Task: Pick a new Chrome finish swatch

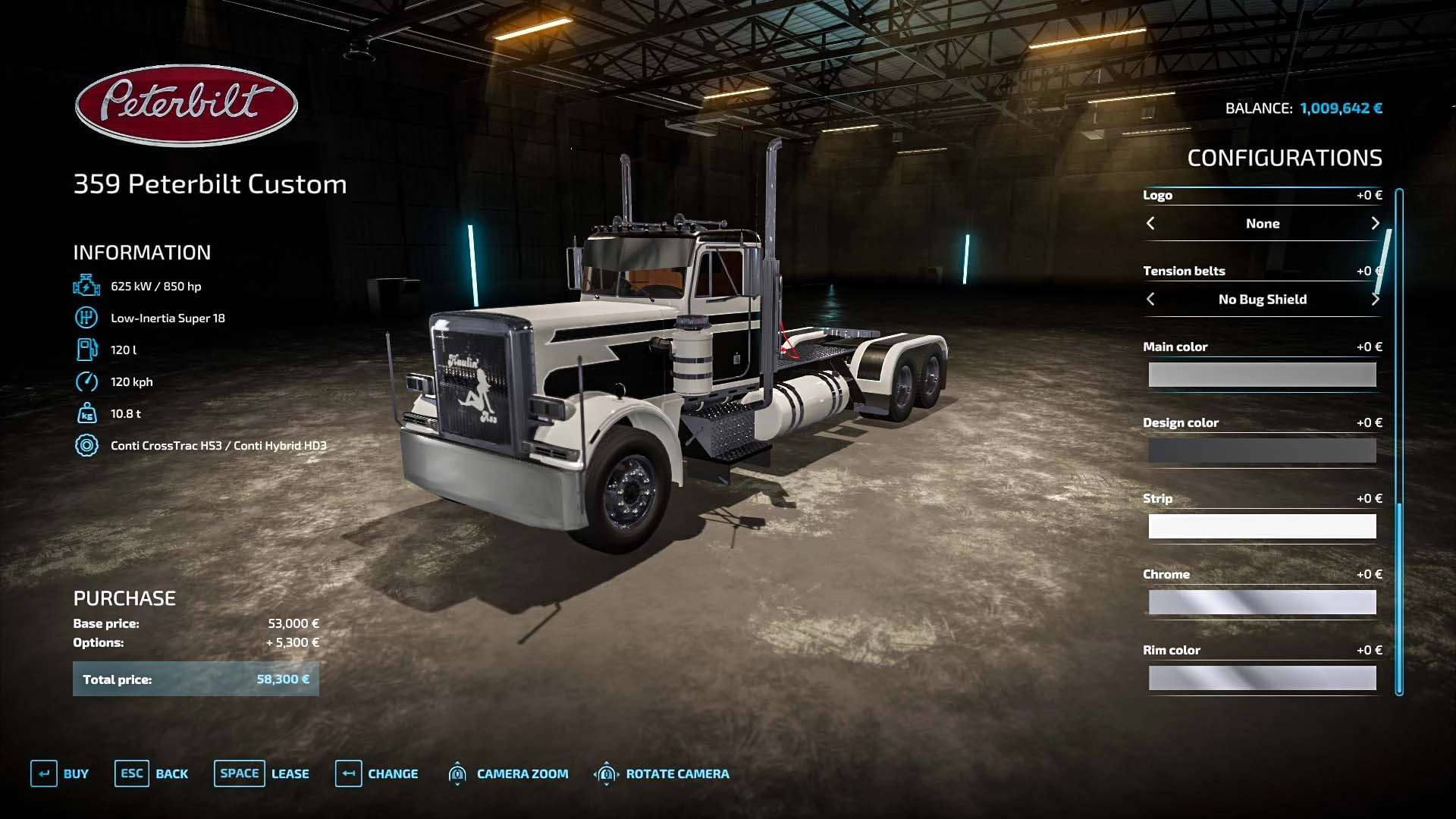Action: 1262,602
